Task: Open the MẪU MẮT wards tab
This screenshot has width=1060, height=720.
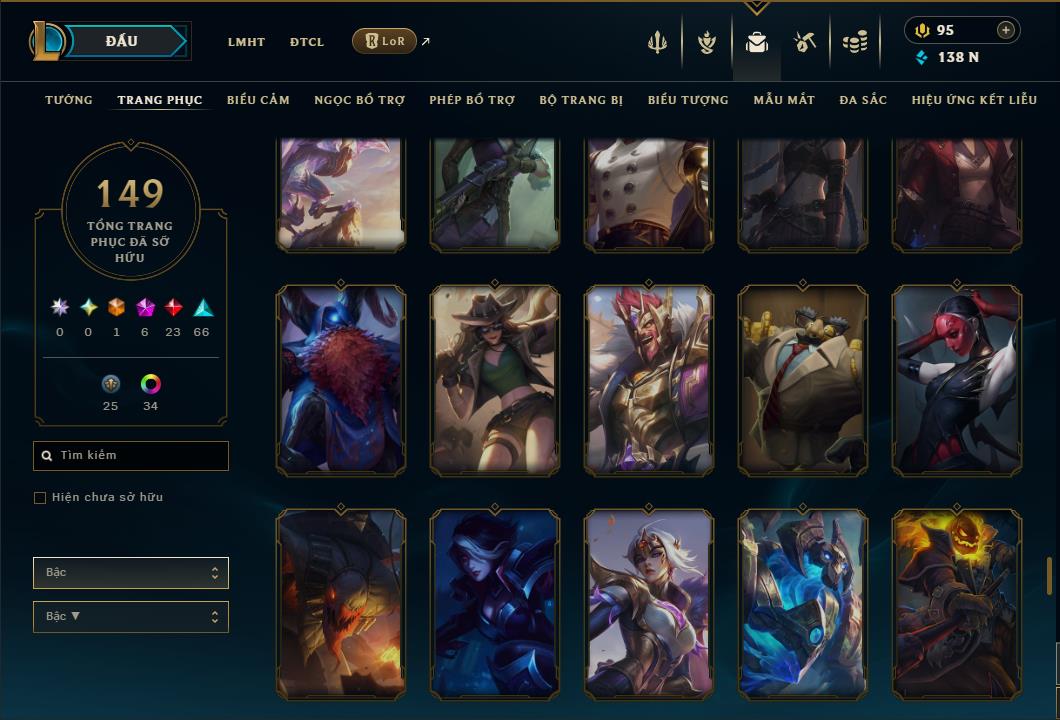Action: [784, 100]
